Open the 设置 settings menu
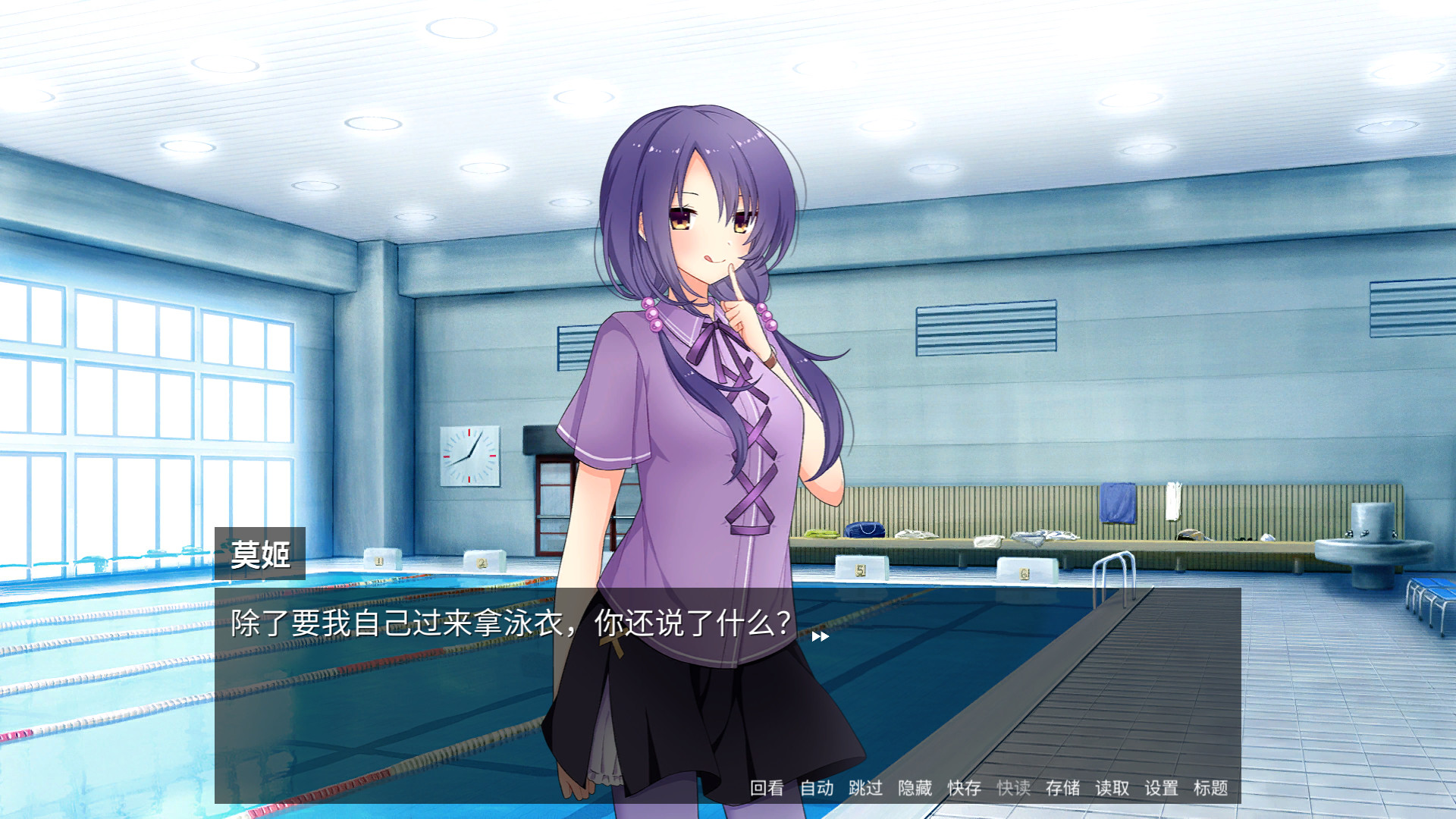The image size is (1456, 819). click(1160, 789)
